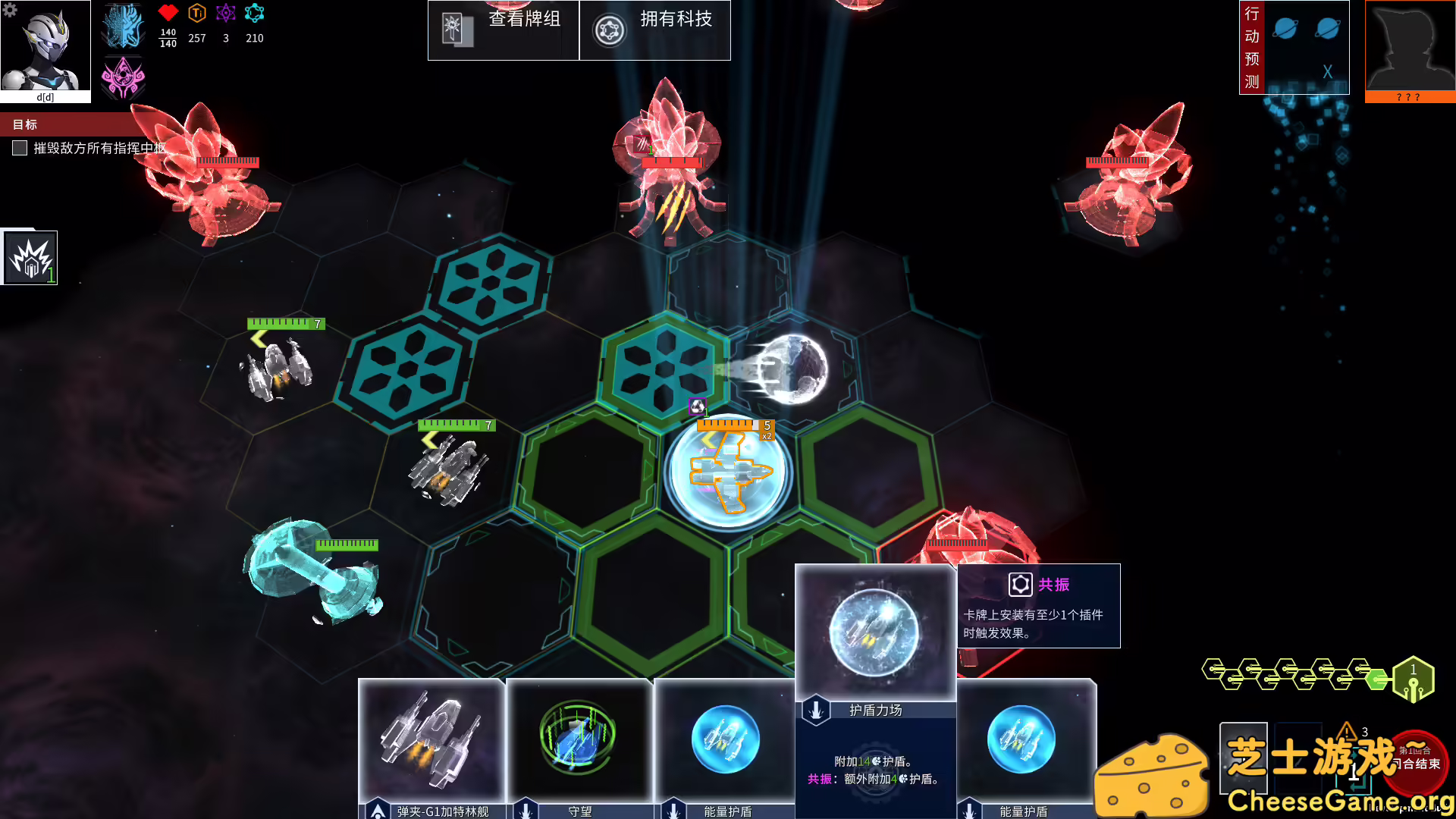Click the cyan molecule resource icon
The width and height of the screenshot is (1456, 819).
pos(254,13)
